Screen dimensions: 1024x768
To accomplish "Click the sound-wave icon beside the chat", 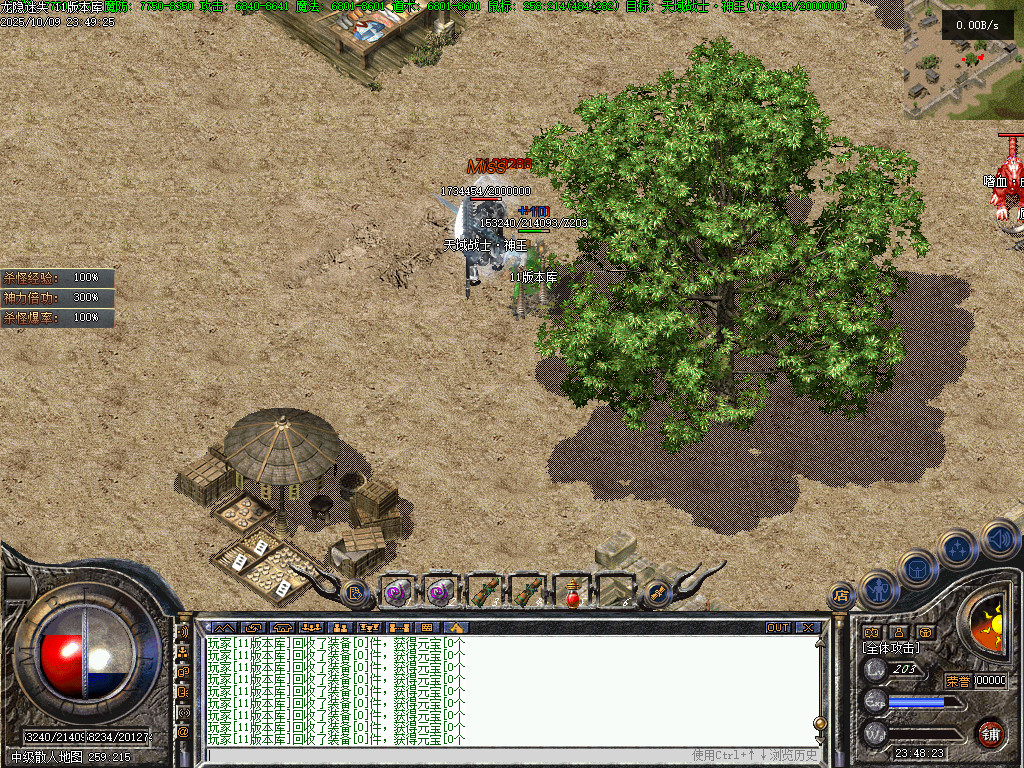I will (183, 632).
